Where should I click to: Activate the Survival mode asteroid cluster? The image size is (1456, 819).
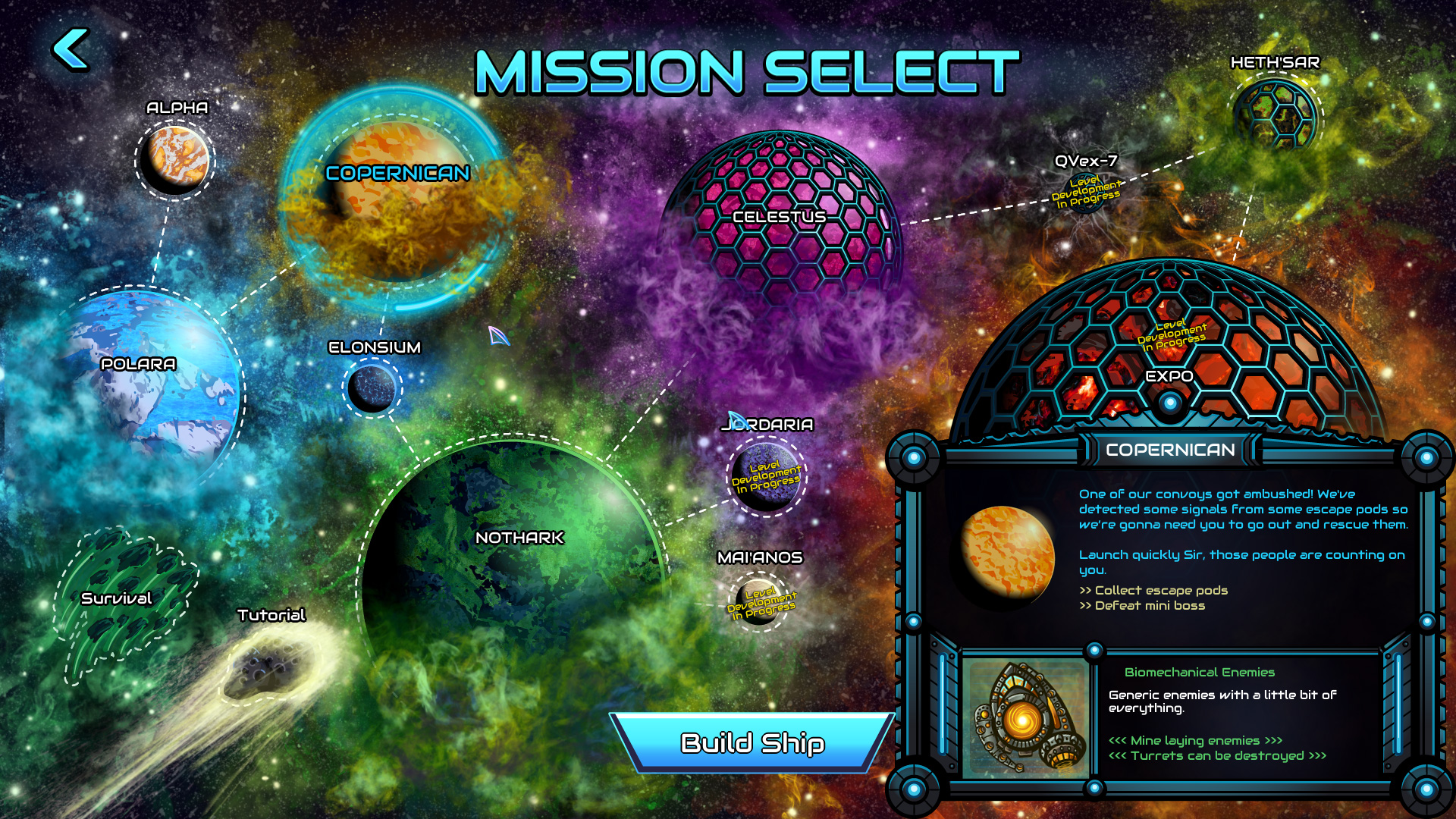point(121,599)
